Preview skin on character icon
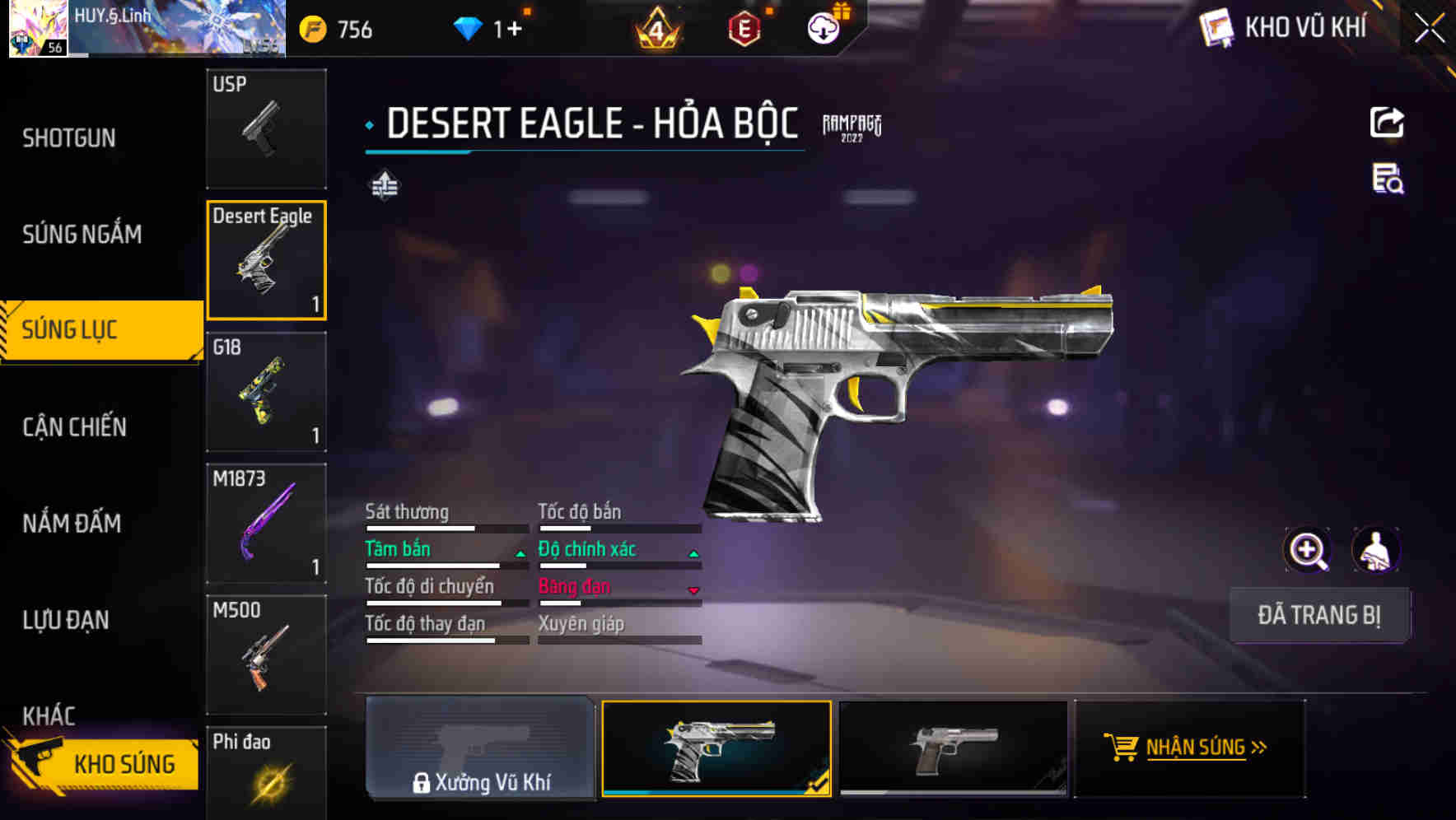The height and width of the screenshot is (820, 1456). [1375, 550]
